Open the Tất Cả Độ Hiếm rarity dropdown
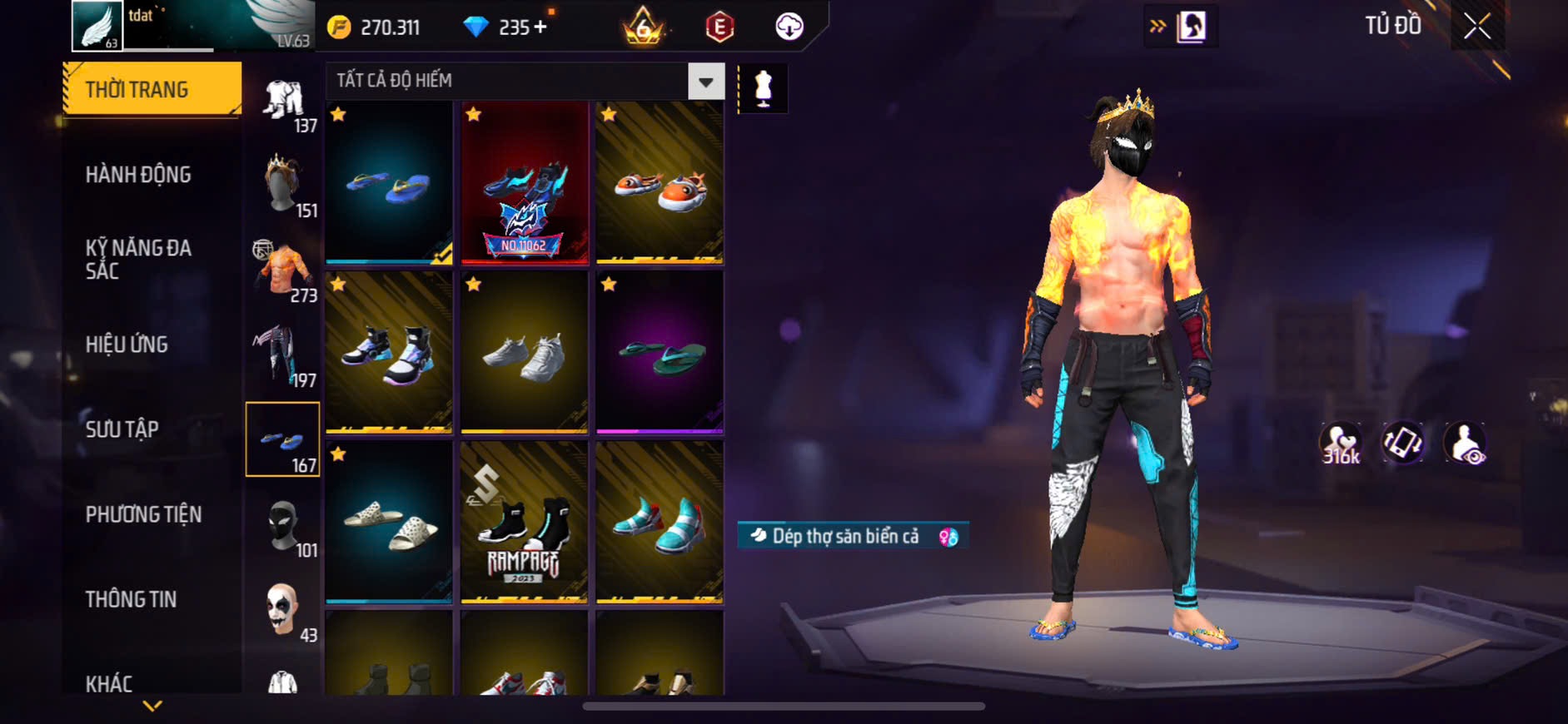1568x724 pixels. (705, 82)
